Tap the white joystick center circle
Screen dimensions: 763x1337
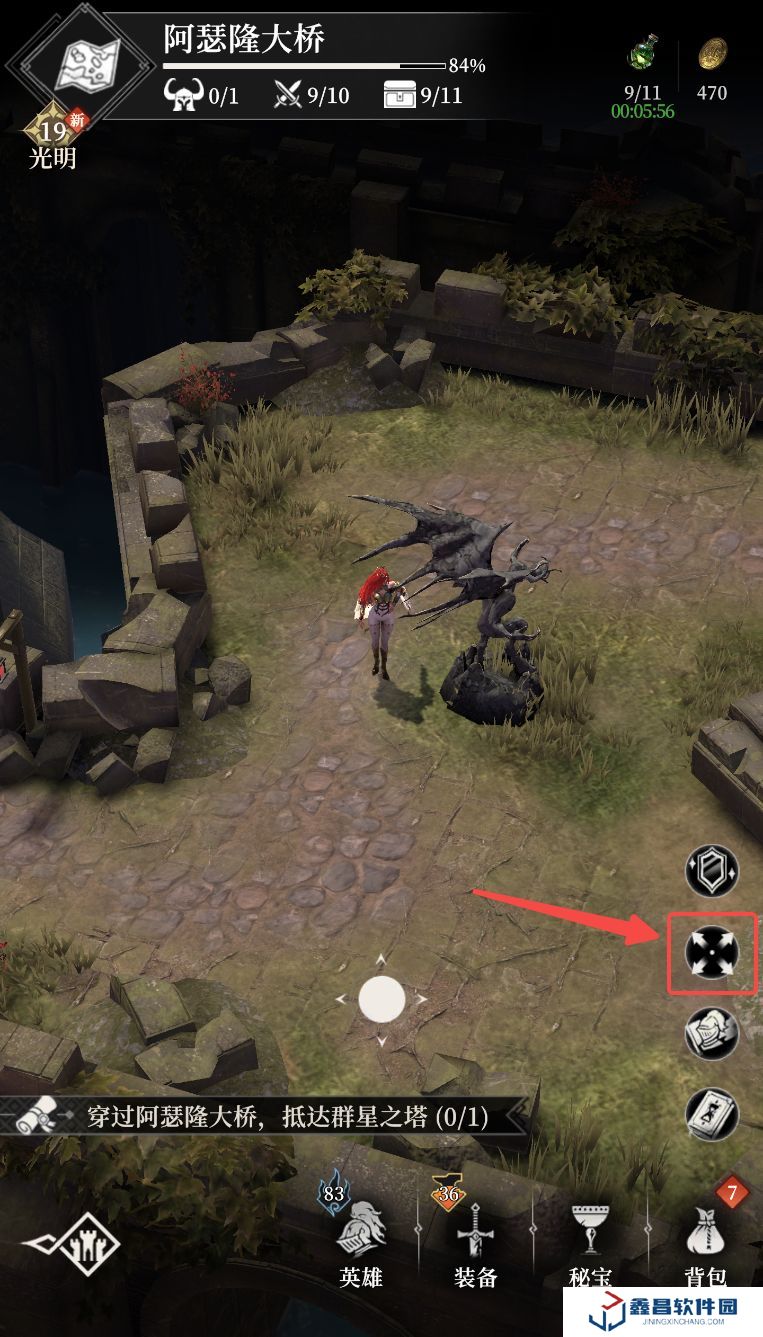381,999
